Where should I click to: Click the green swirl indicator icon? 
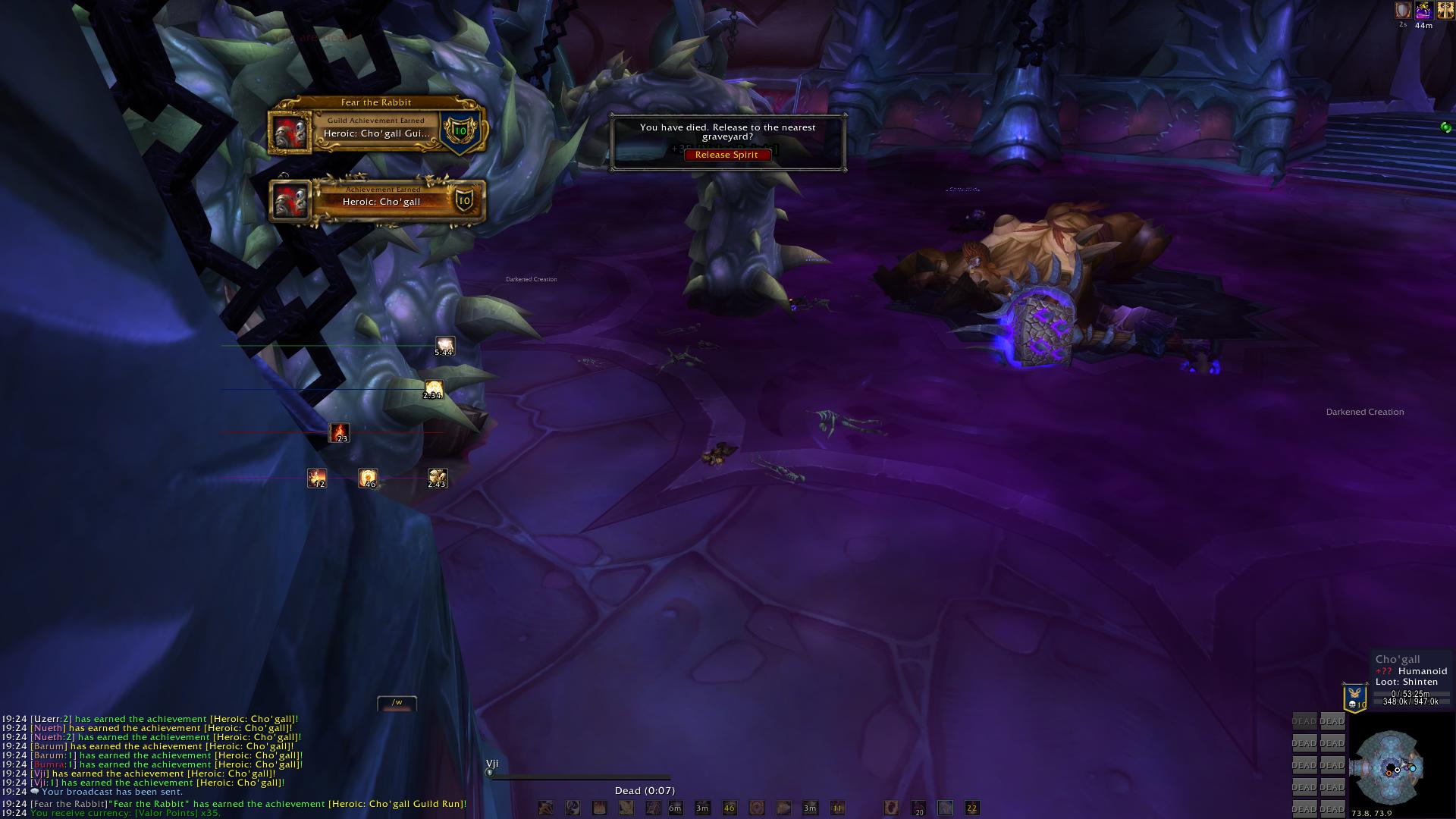(x=1446, y=127)
